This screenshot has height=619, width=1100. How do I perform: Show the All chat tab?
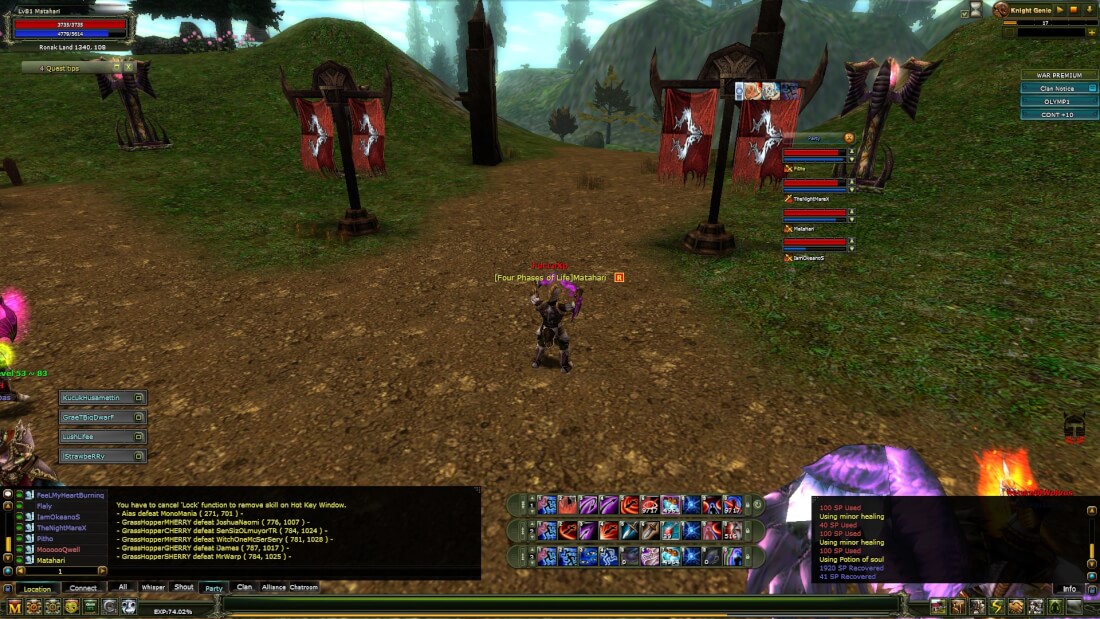[x=123, y=588]
